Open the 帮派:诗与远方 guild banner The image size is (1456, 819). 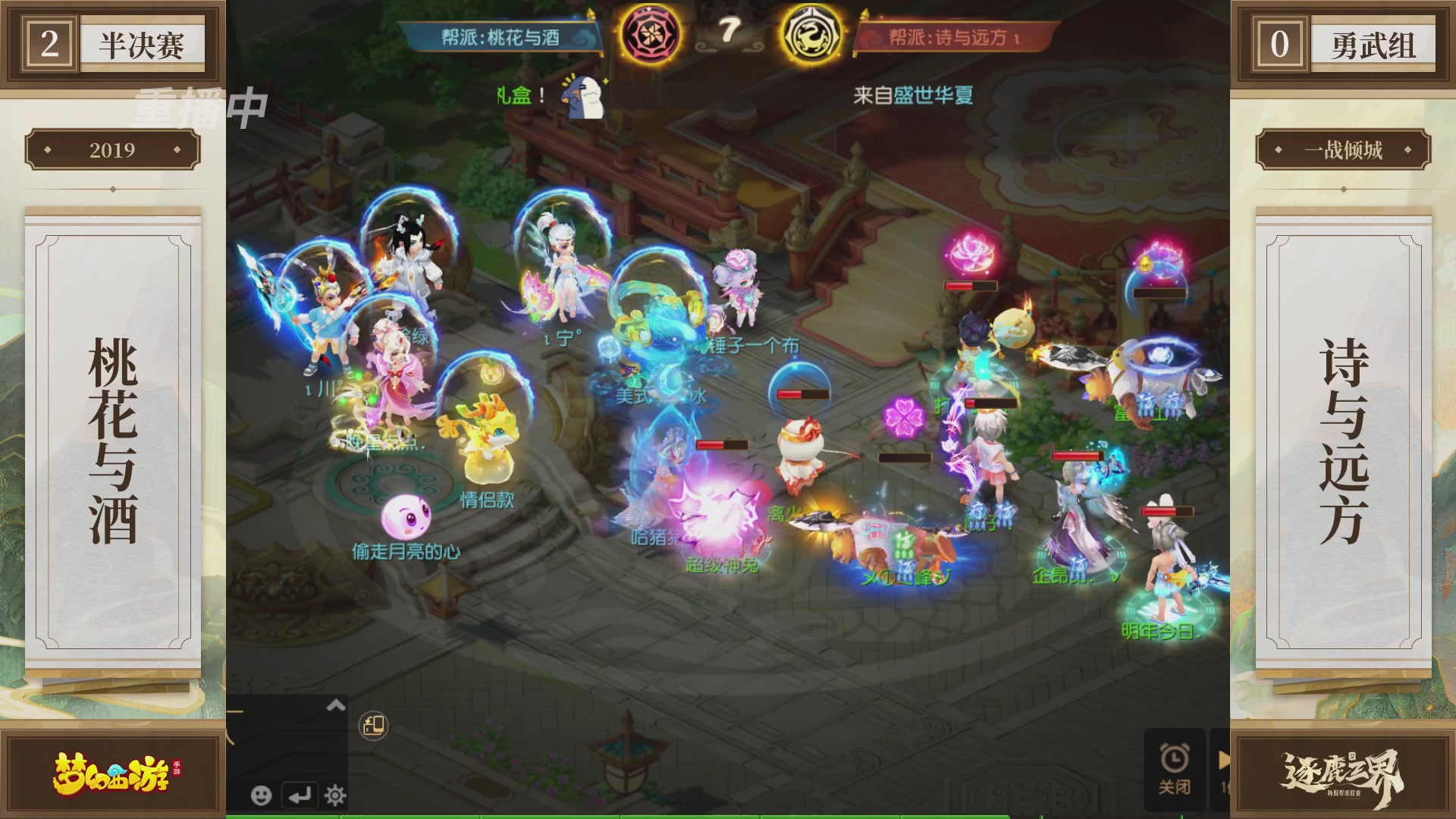954,34
